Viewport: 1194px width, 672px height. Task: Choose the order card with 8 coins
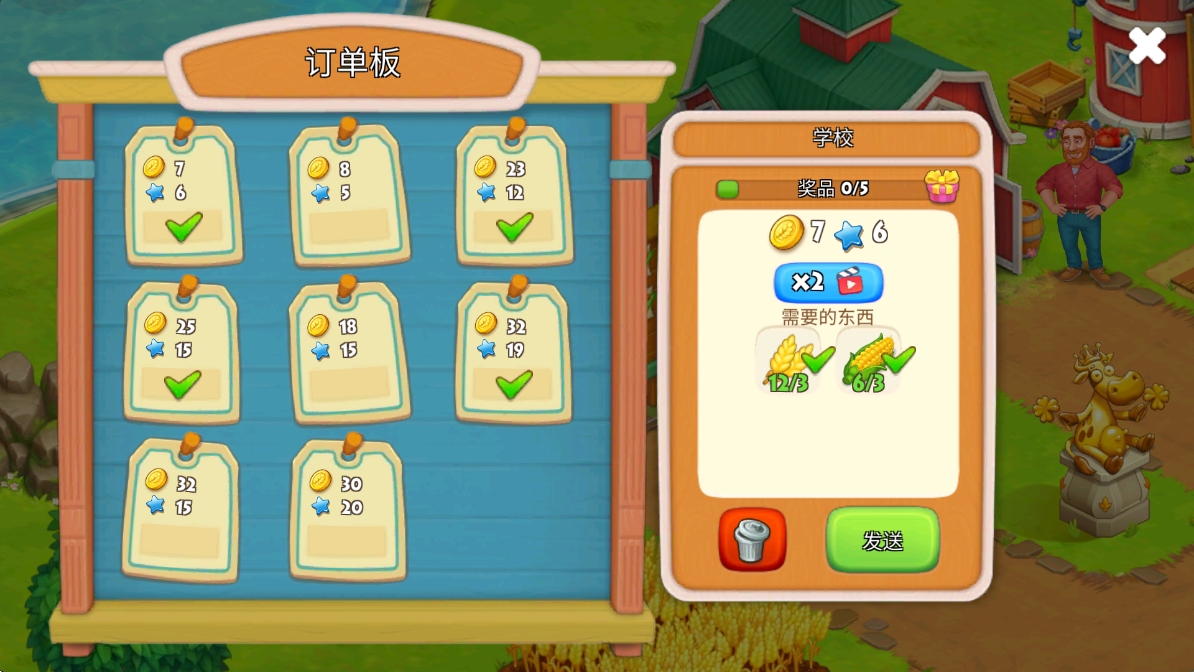[x=348, y=196]
